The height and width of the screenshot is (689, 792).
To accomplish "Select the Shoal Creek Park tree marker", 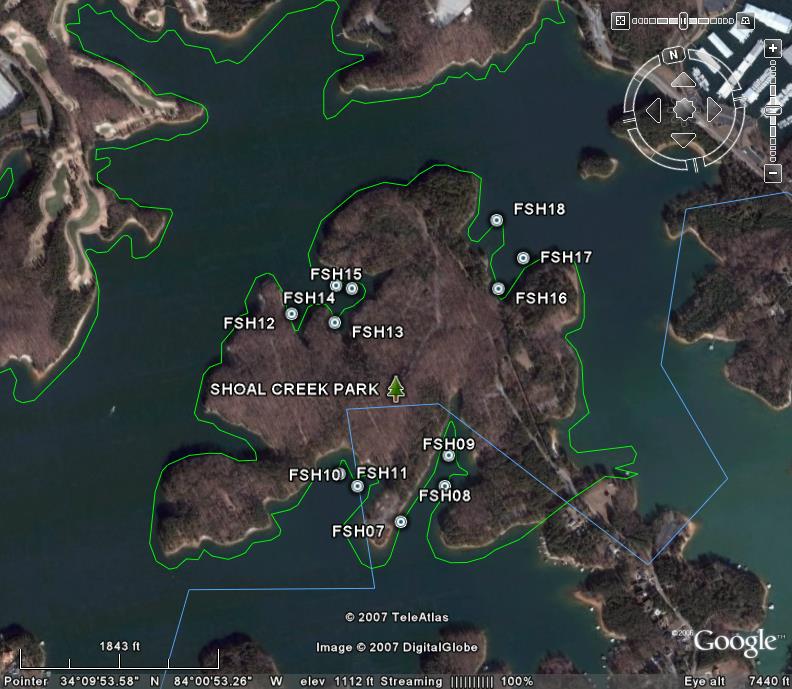I will pos(396,389).
